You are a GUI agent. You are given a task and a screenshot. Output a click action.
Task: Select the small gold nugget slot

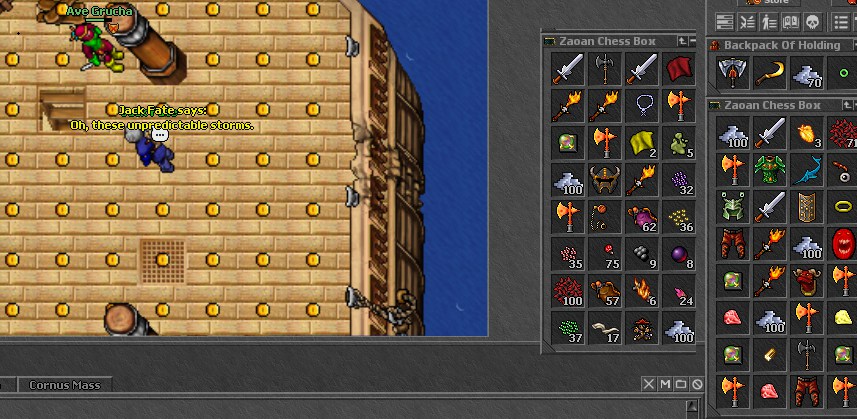click(x=771, y=355)
